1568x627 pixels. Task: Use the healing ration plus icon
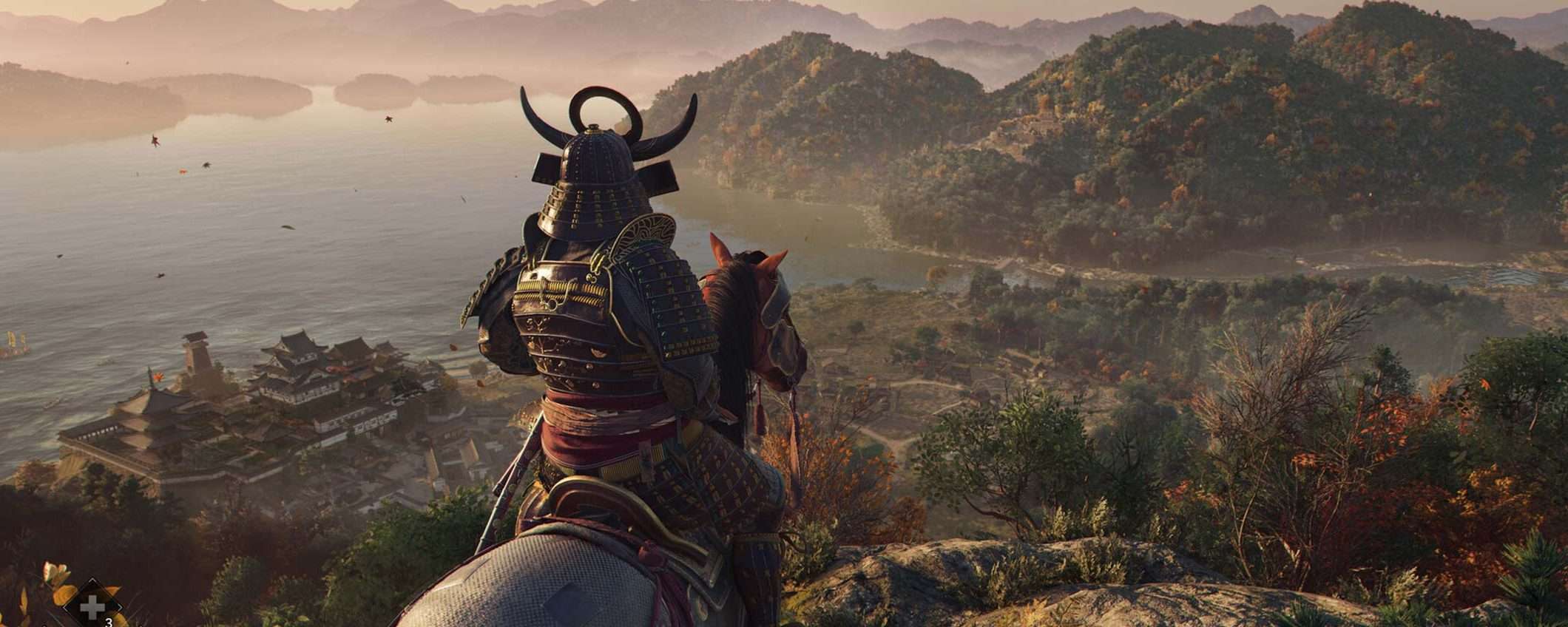tap(92, 607)
